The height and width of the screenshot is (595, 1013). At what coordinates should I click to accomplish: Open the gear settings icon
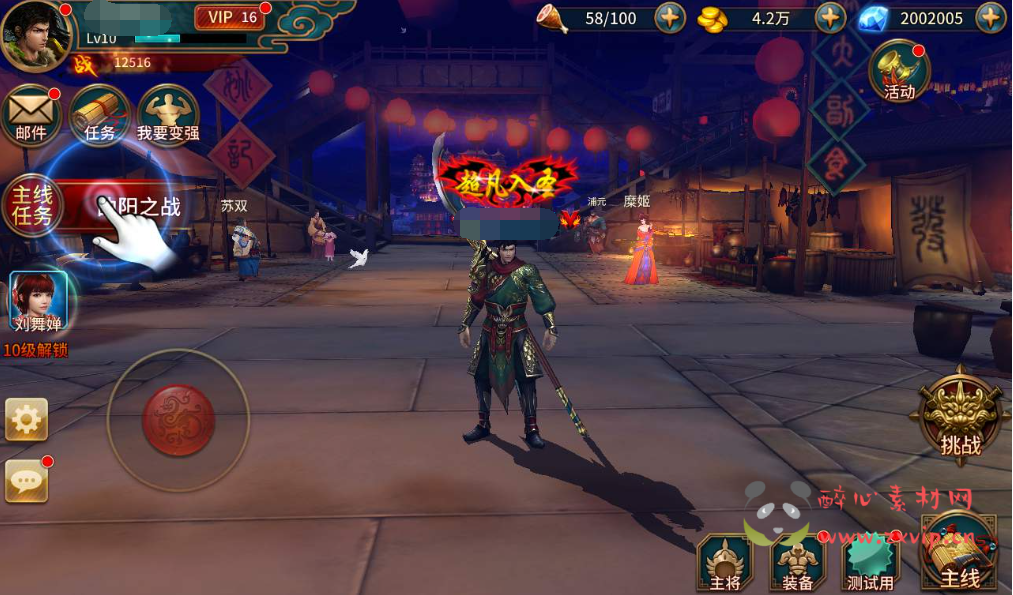(x=26, y=419)
